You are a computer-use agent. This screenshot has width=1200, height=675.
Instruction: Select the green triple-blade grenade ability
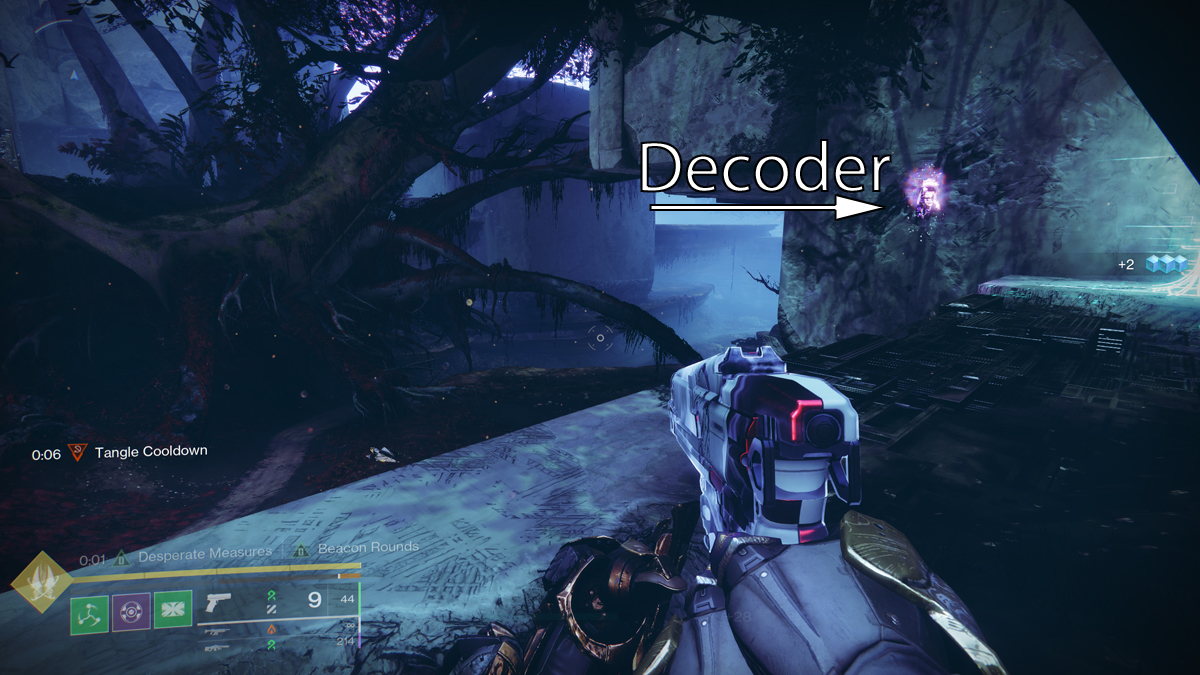tap(90, 610)
